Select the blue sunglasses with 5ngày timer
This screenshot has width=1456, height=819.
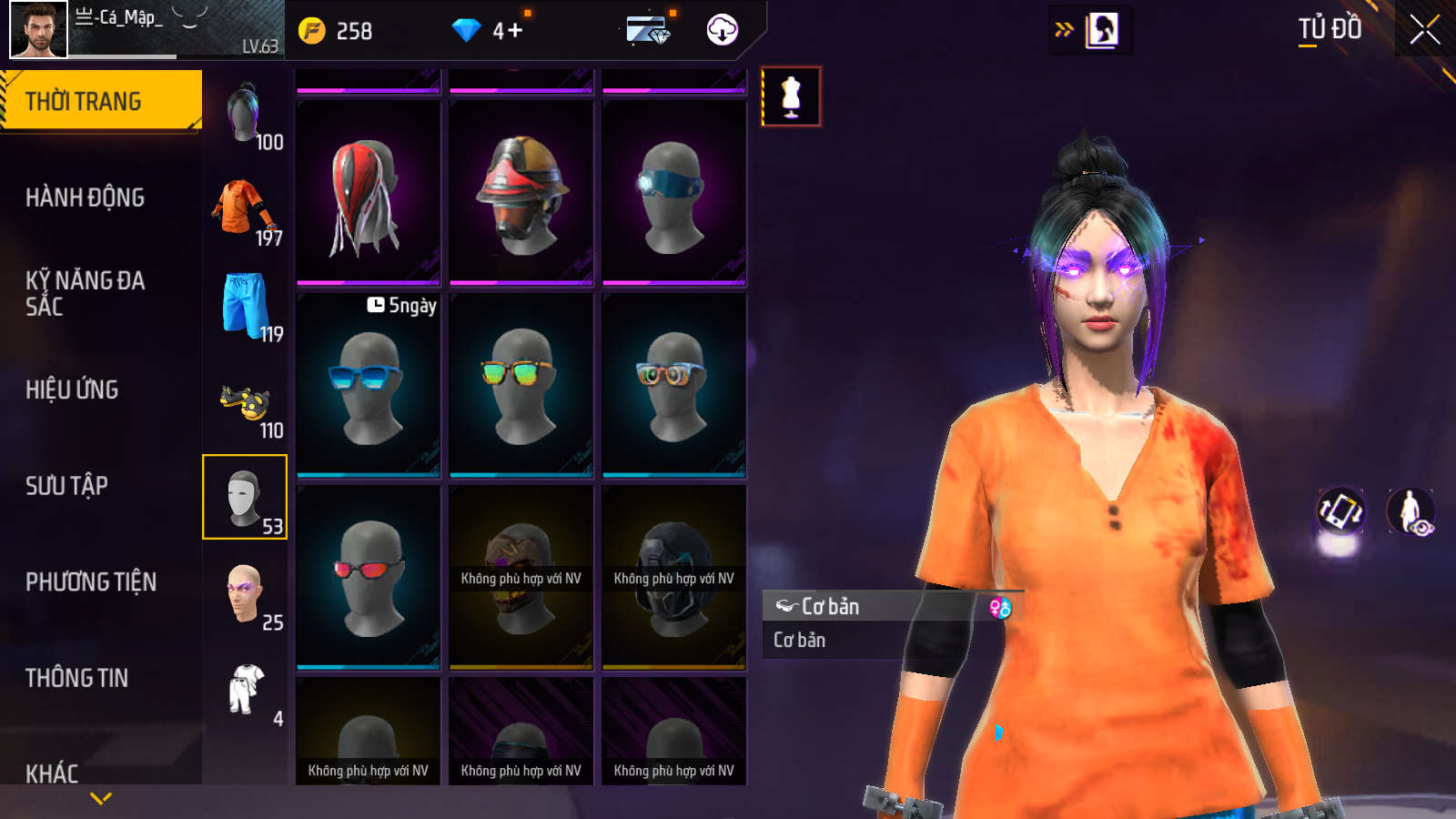point(369,385)
